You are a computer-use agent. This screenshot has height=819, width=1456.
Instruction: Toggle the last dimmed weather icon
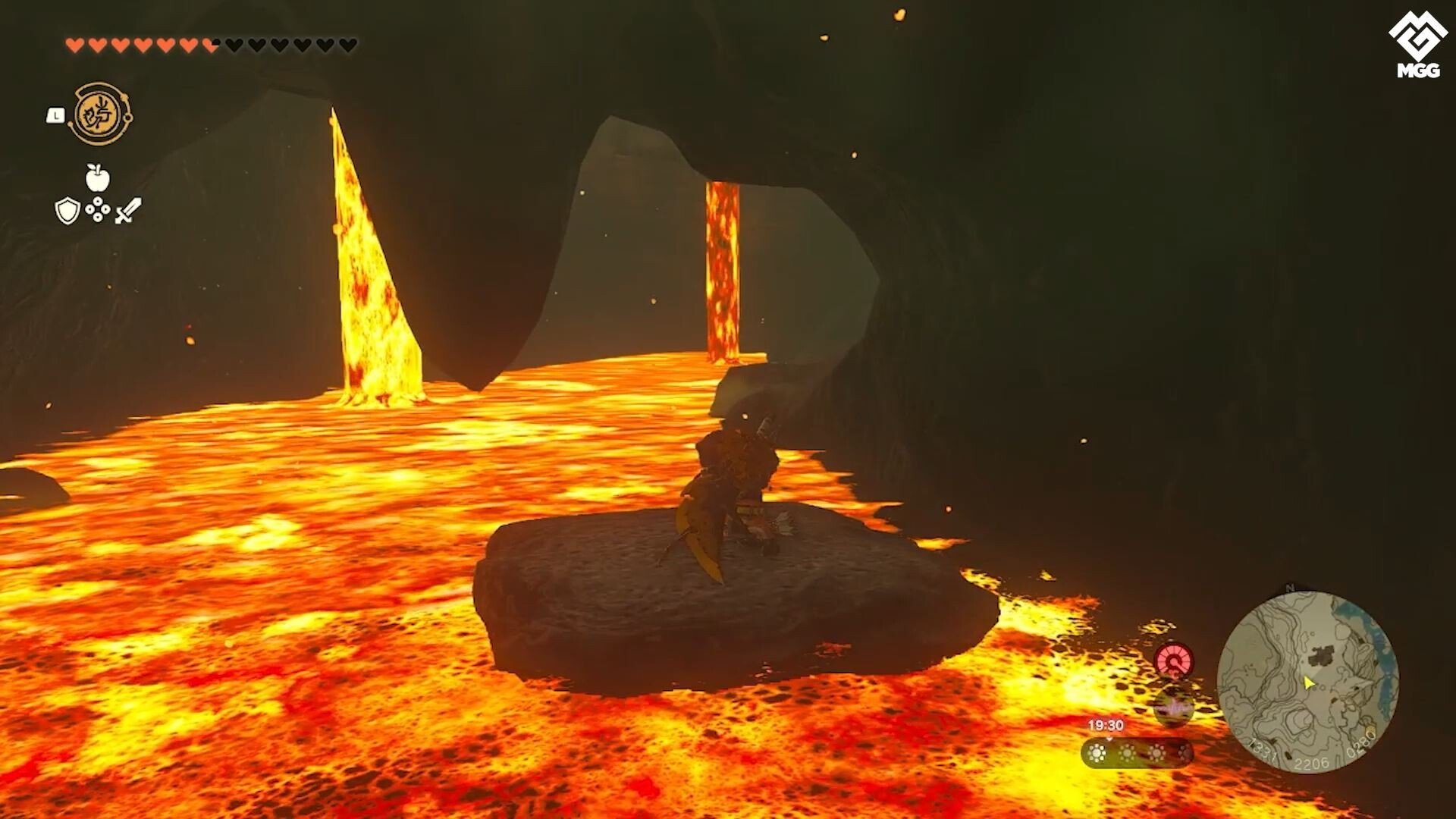(x=1185, y=752)
